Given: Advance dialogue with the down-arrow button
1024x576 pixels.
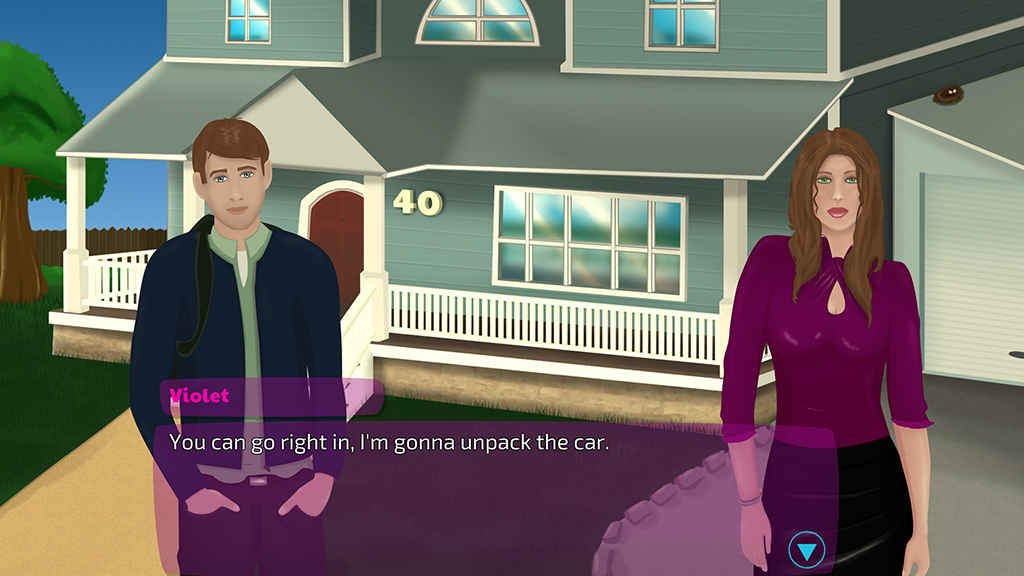Looking at the screenshot, I should [806, 549].
